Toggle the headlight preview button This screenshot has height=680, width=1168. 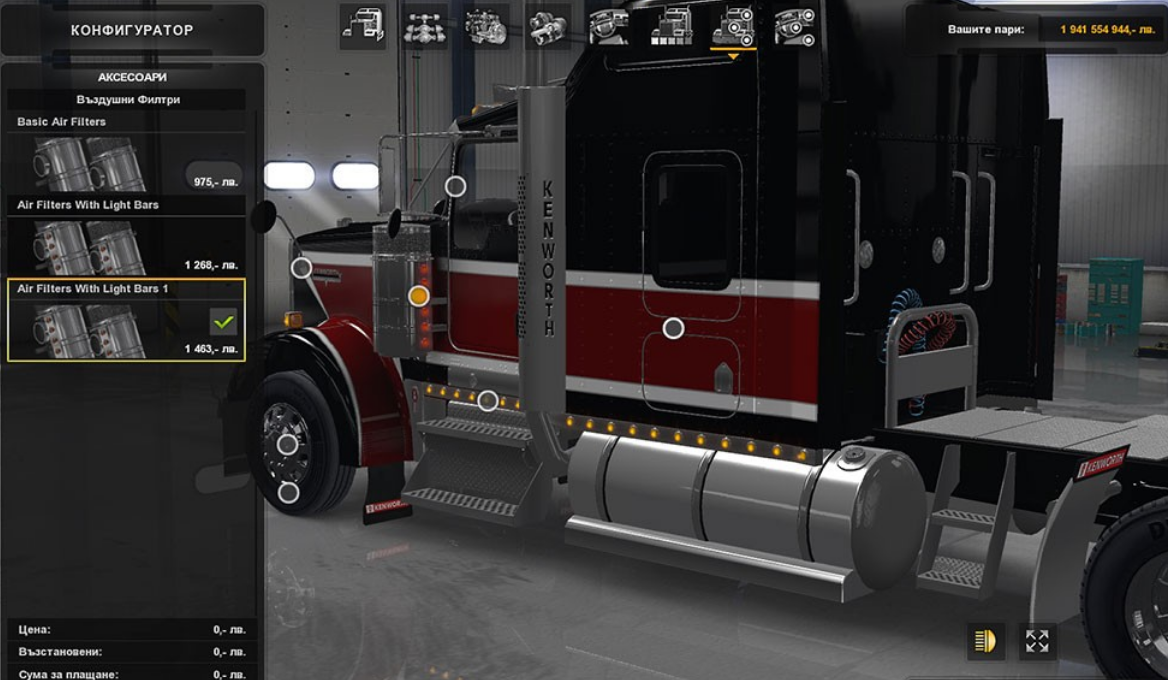point(986,641)
